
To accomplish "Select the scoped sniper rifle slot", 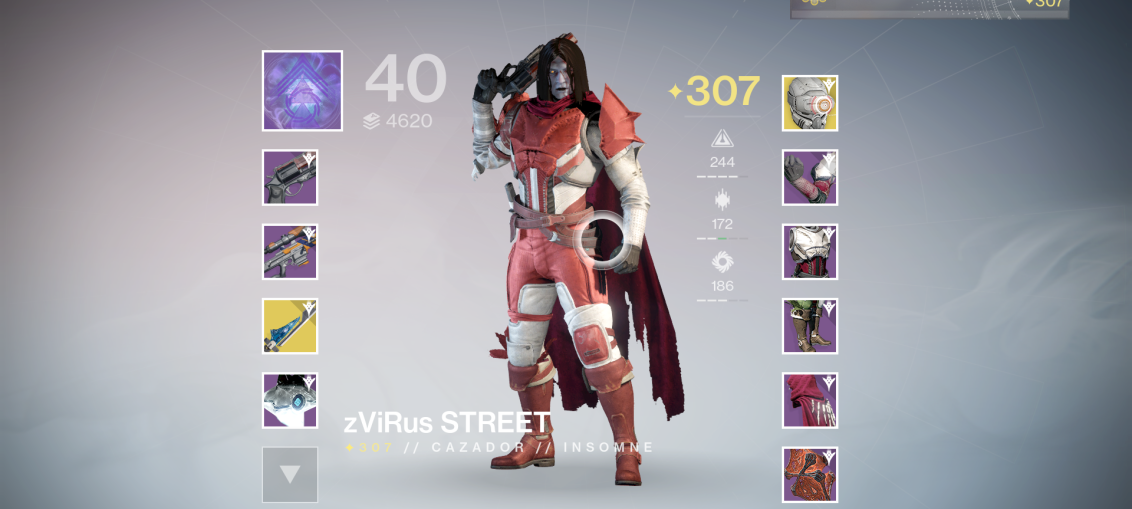I will coord(290,252).
